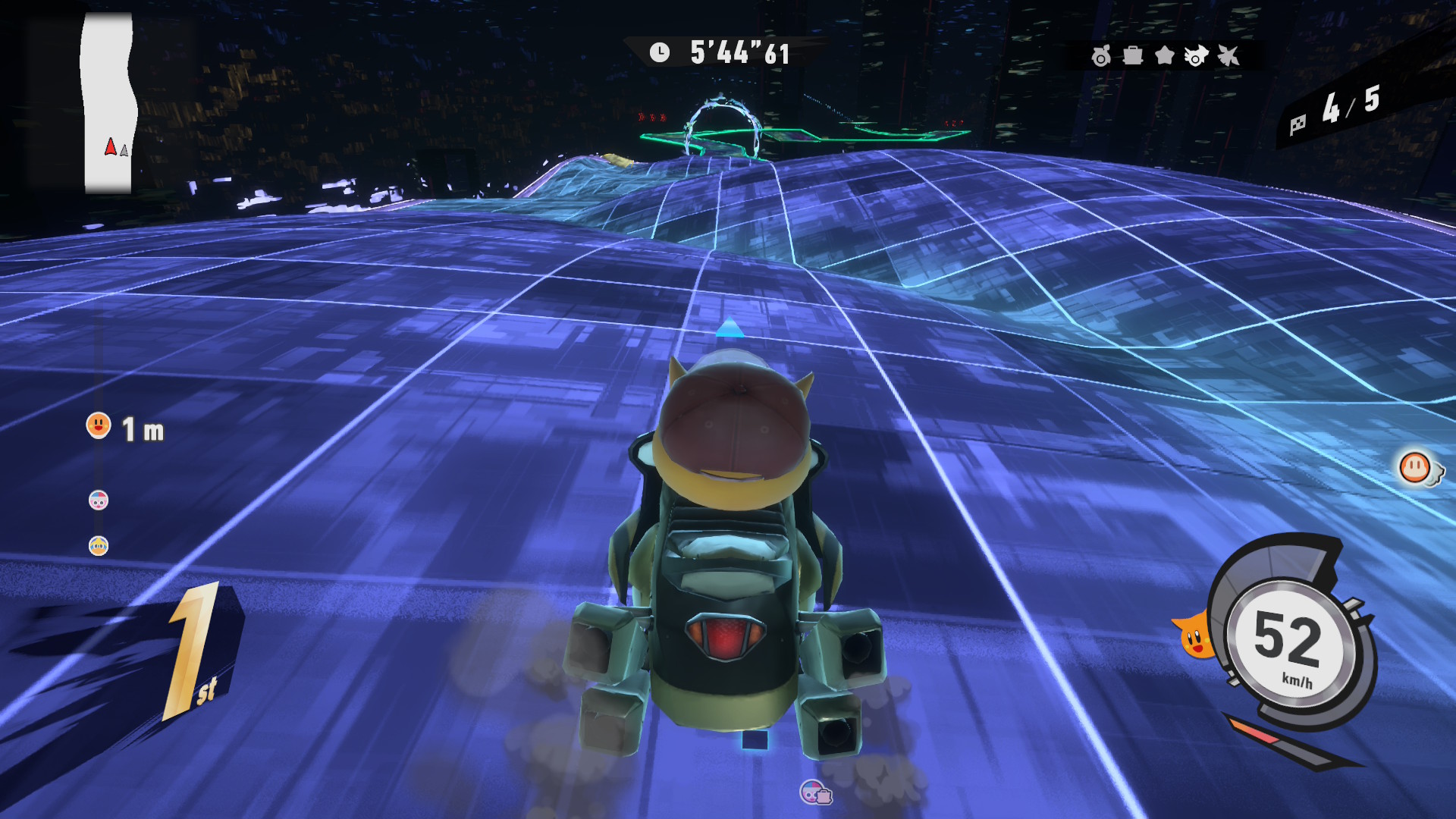This screenshot has height=819, width=1456.
Task: Click the Waddle Dee rival icon beside 1 m
Action: [99, 426]
